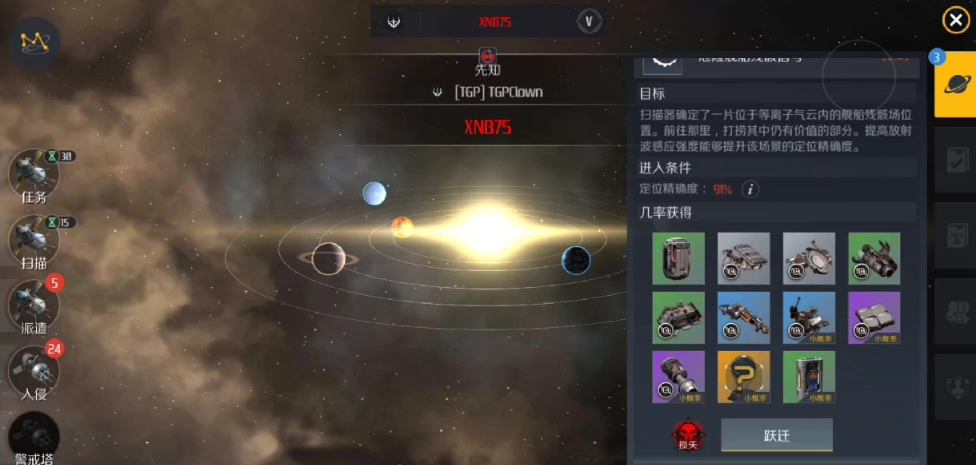Show the 定位精确度 info tooltip

[749, 189]
